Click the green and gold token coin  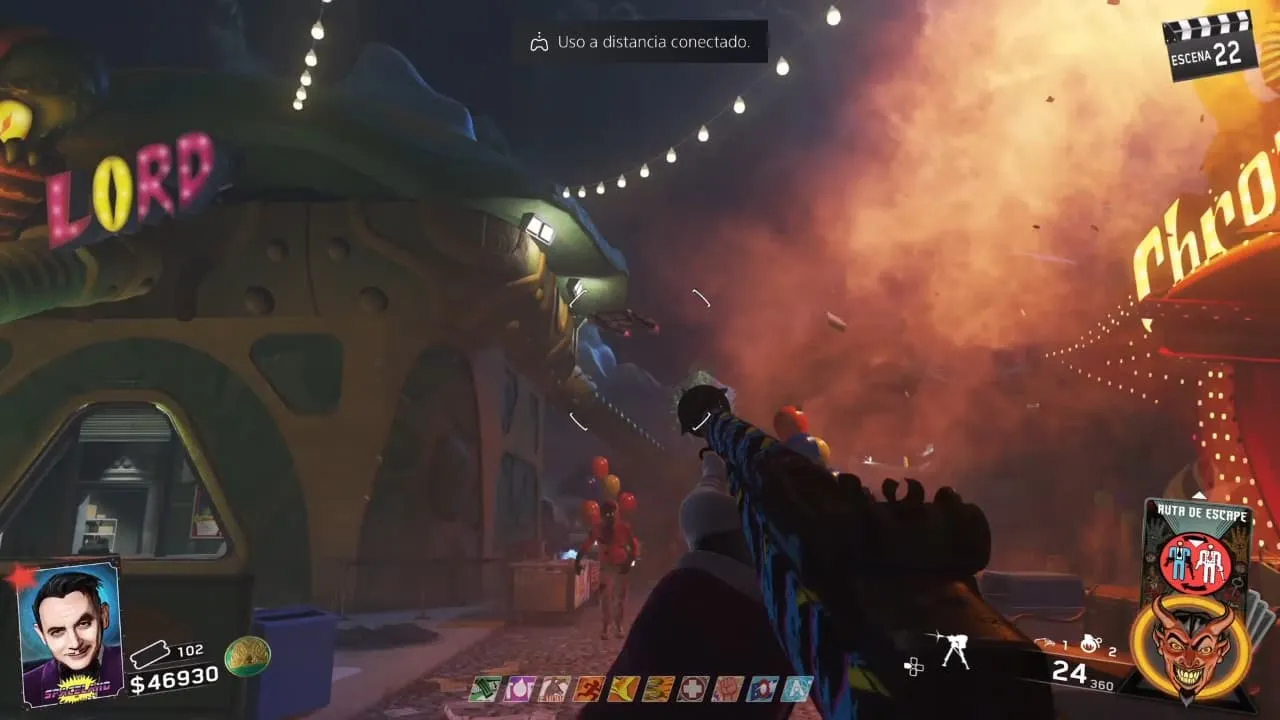click(247, 656)
